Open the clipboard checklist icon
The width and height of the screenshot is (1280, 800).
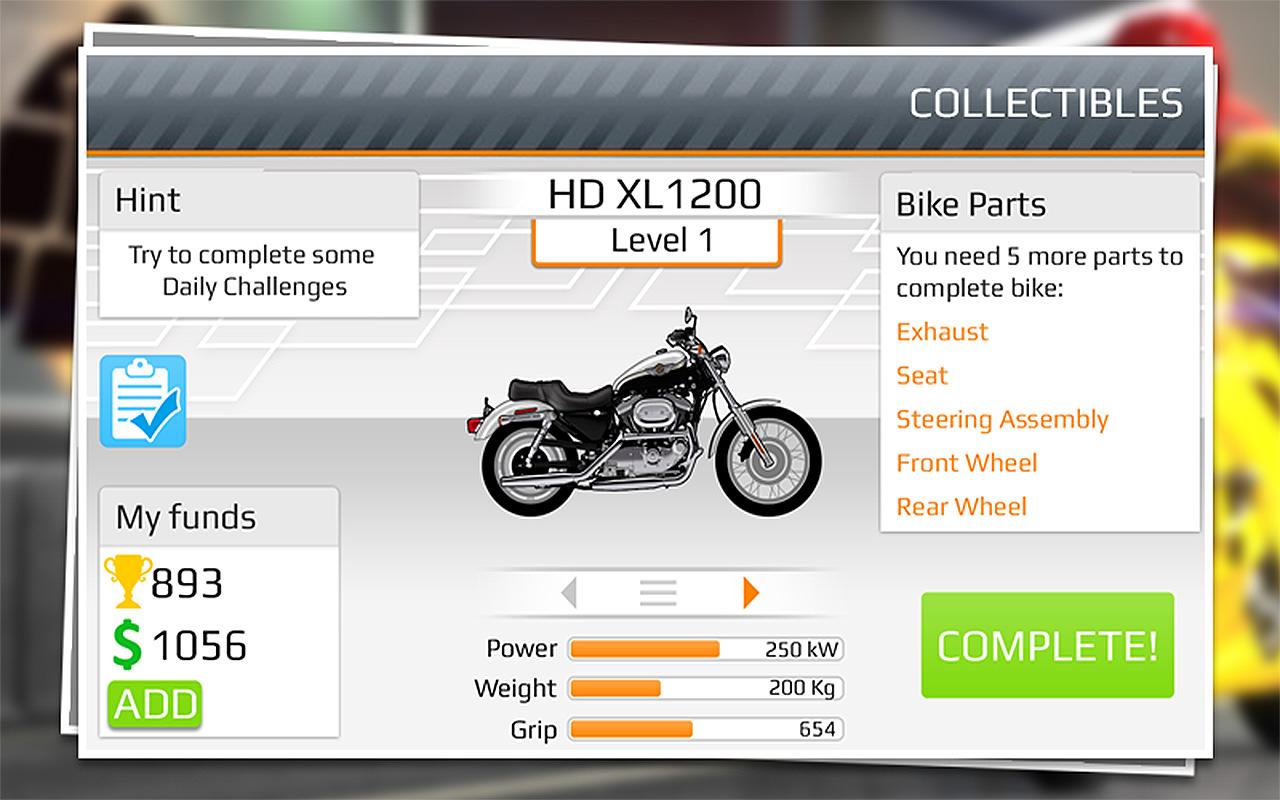143,401
